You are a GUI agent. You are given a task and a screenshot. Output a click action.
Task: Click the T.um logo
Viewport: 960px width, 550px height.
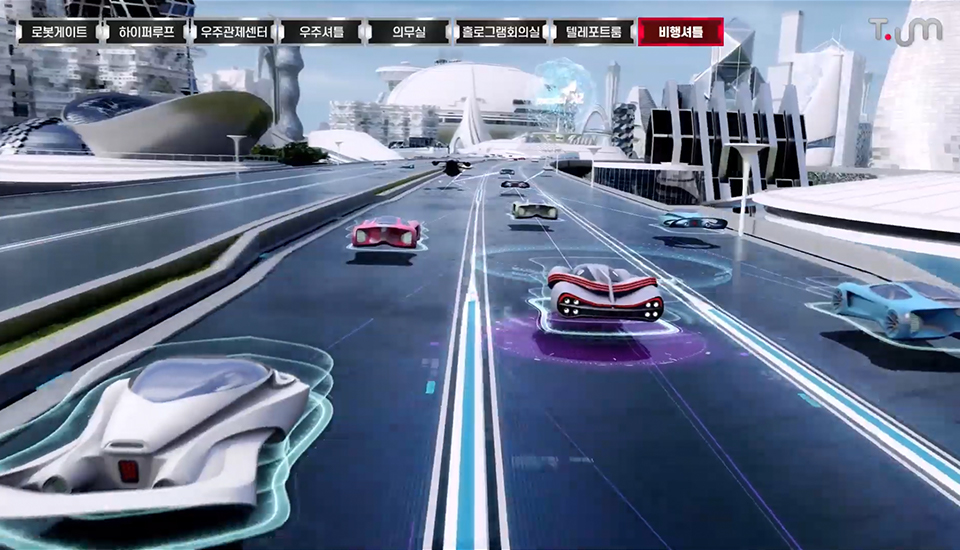point(904,30)
